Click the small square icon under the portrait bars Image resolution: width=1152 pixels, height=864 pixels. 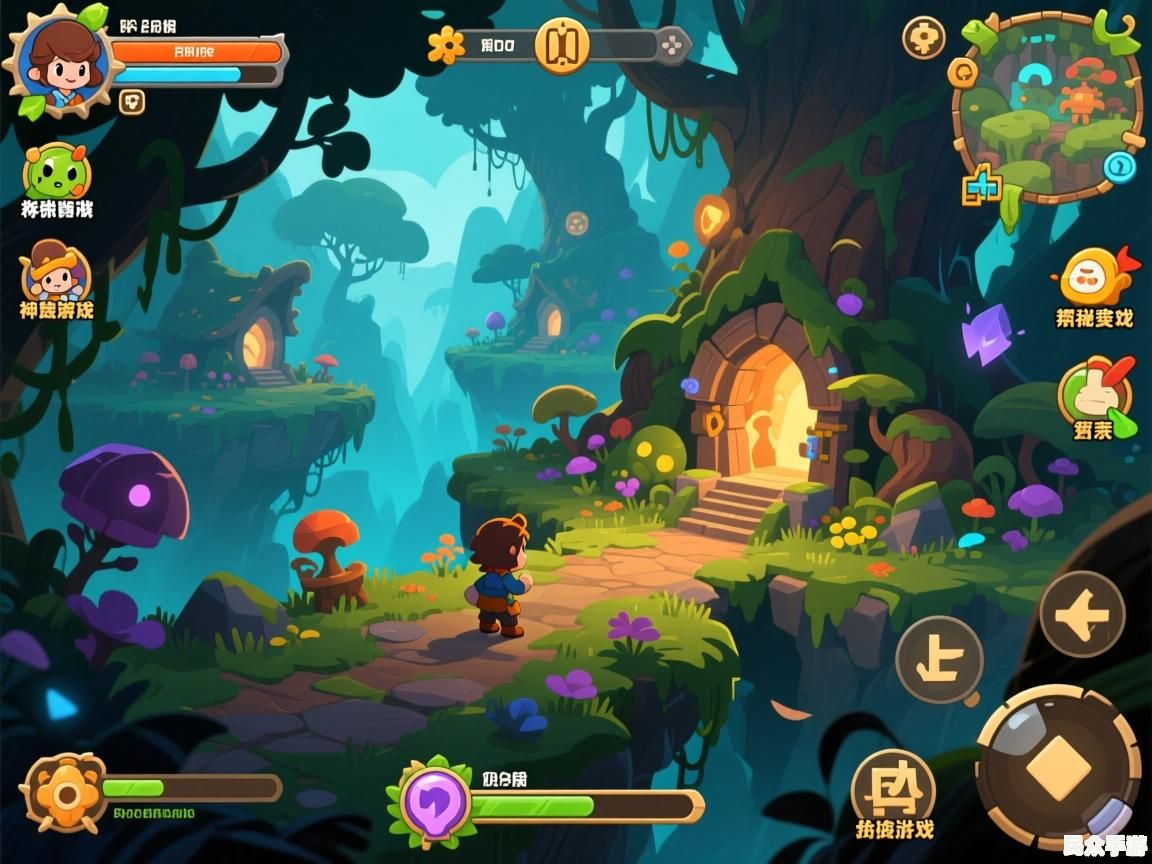(x=132, y=100)
